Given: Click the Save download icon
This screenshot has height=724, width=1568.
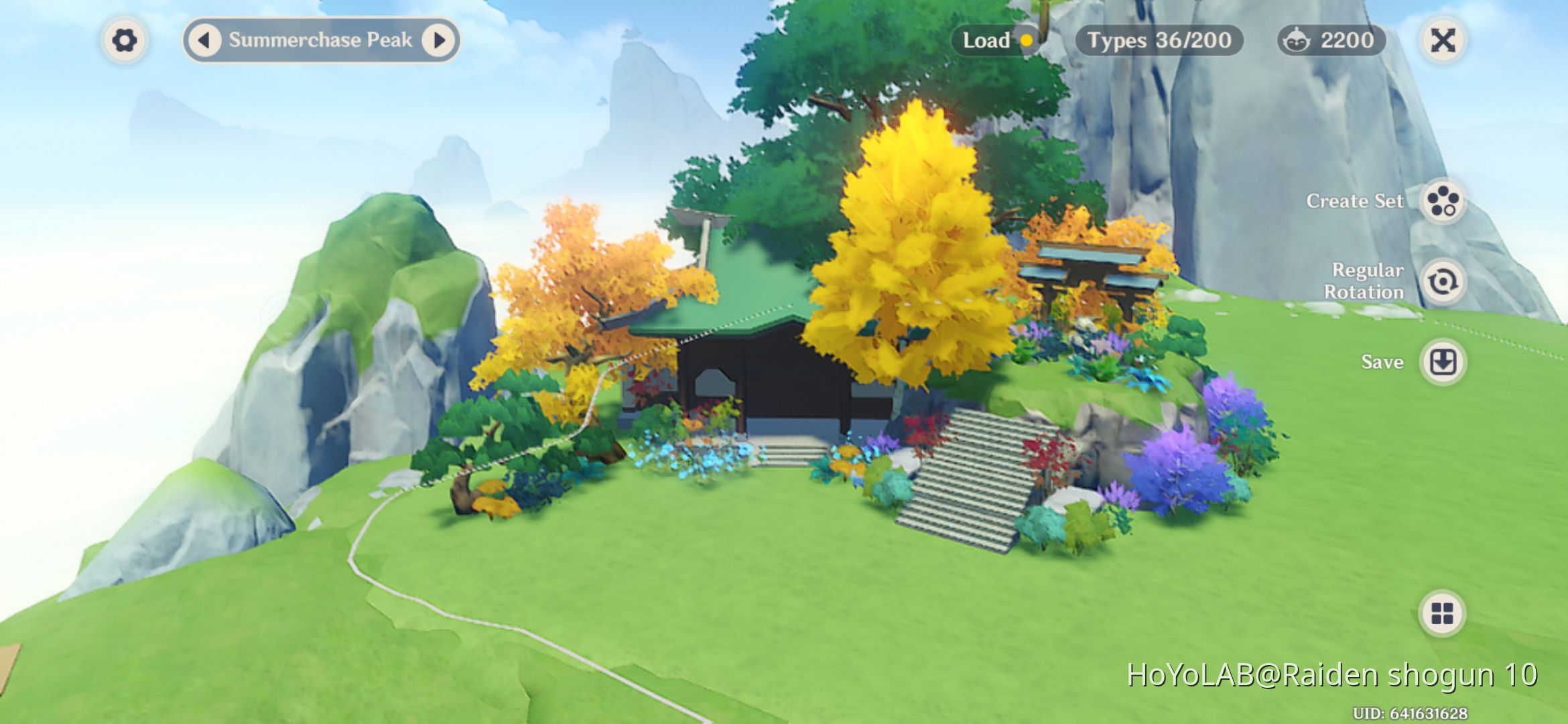Looking at the screenshot, I should coord(1444,361).
